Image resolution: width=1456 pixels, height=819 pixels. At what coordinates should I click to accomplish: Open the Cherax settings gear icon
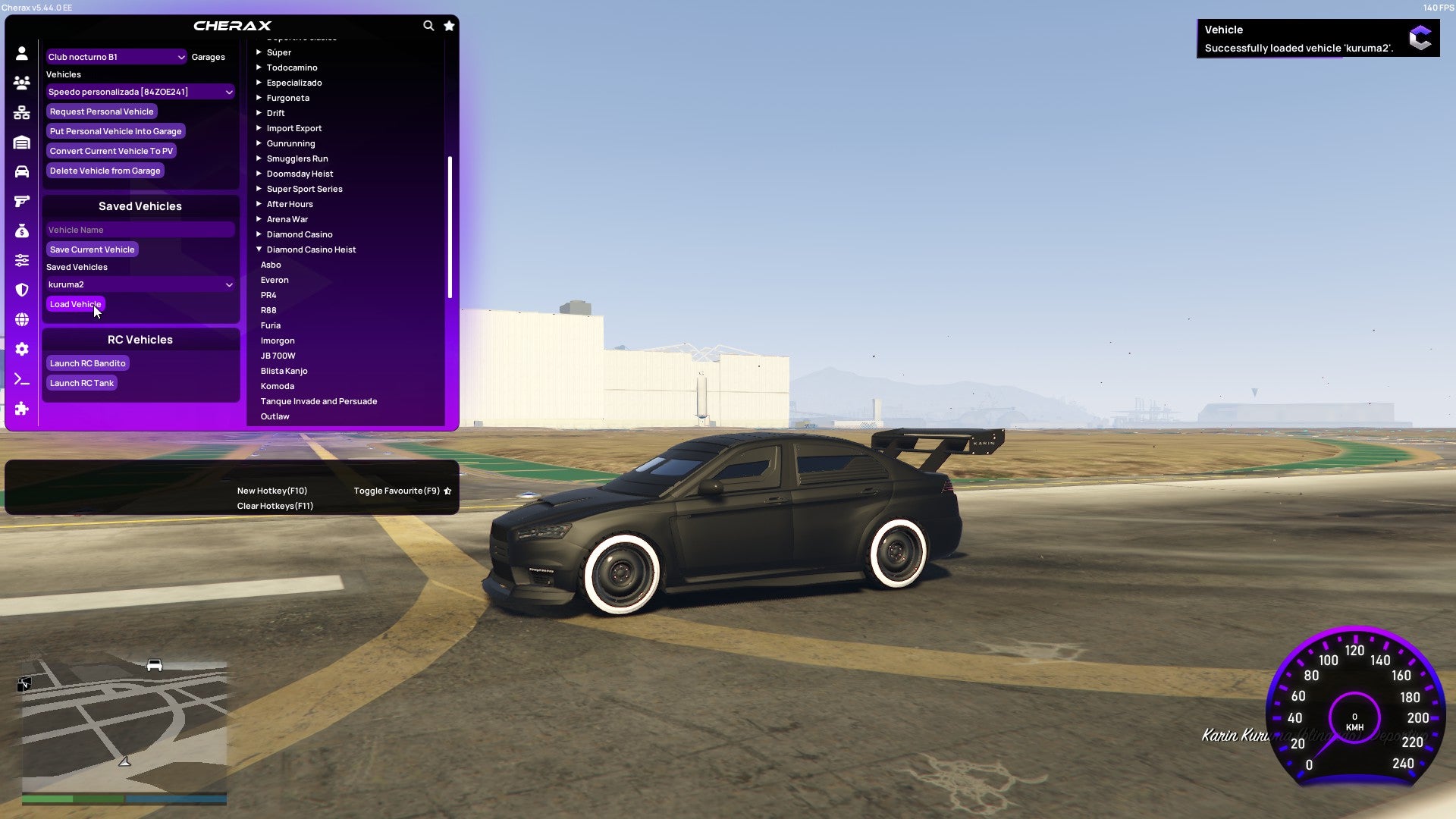click(x=21, y=349)
